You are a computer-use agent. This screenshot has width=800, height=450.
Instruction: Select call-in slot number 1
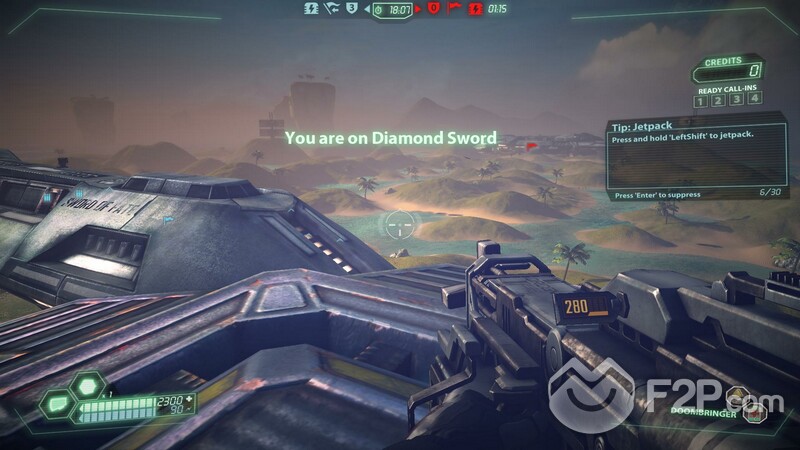700,100
